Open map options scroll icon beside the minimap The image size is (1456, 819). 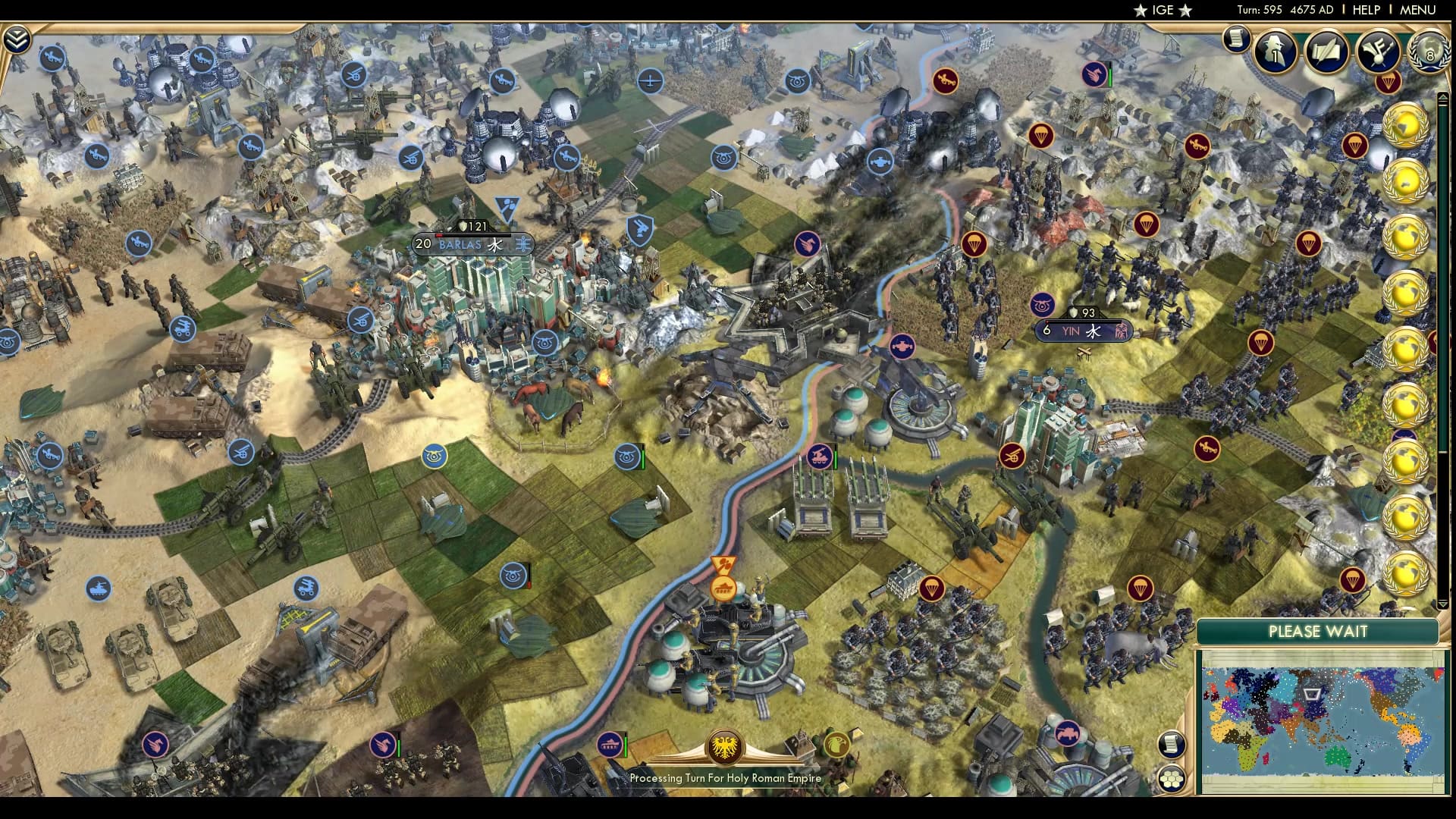pyautogui.click(x=1174, y=745)
